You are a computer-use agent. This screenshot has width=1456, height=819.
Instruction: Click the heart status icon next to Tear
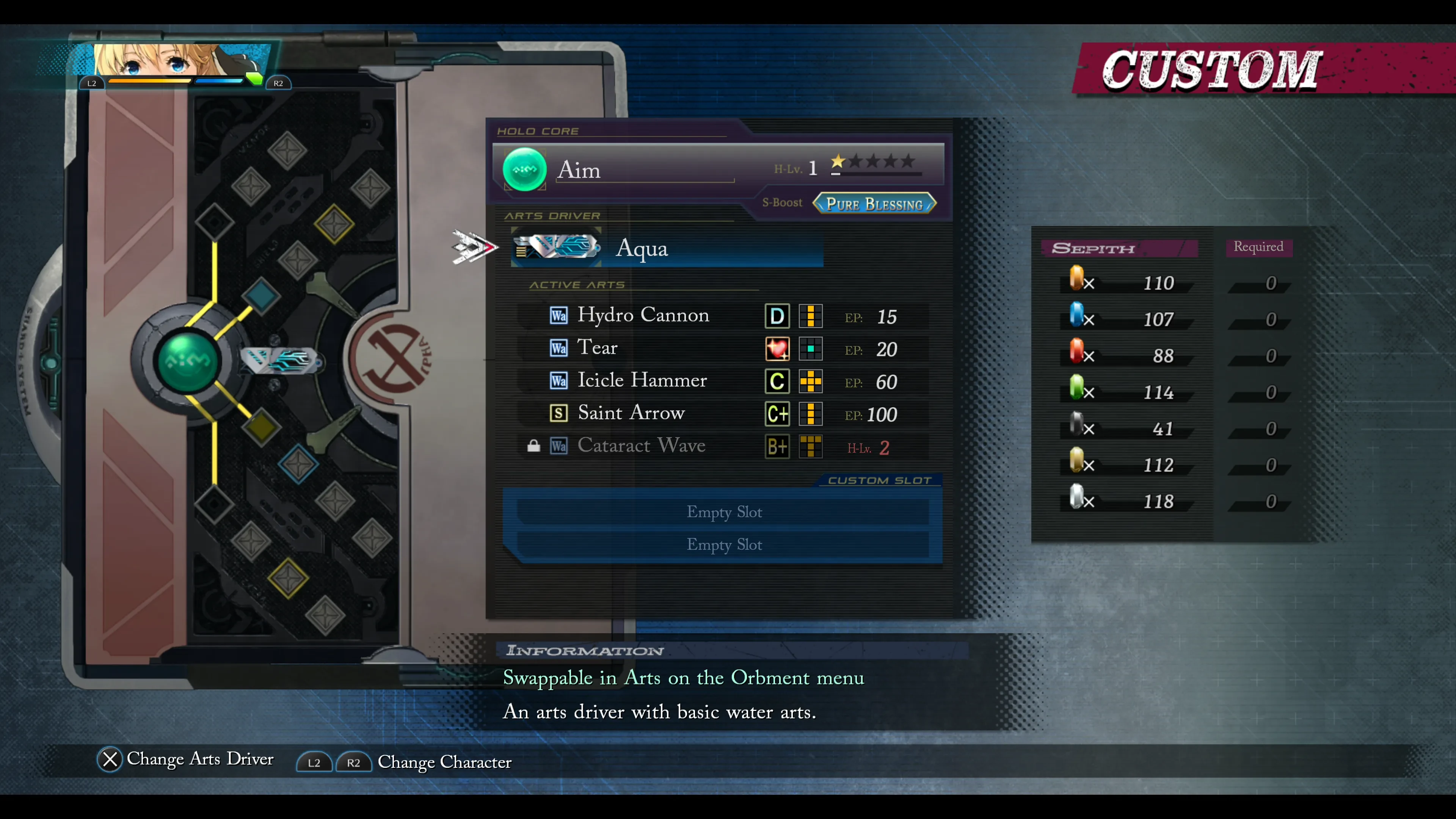pyautogui.click(x=777, y=349)
